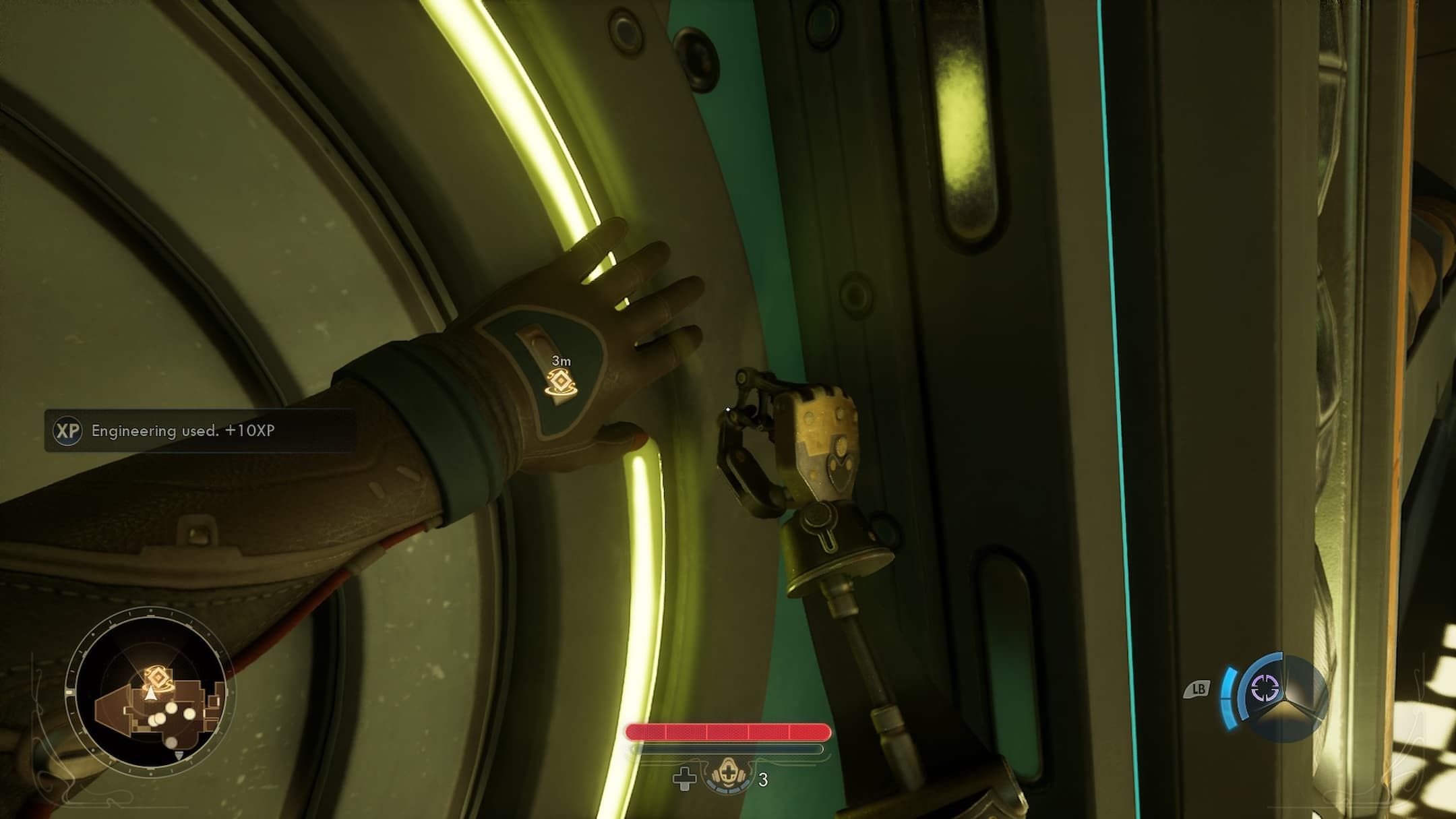Select the player arrow on the minimap
Screen dimensions: 1456x819
click(x=150, y=694)
